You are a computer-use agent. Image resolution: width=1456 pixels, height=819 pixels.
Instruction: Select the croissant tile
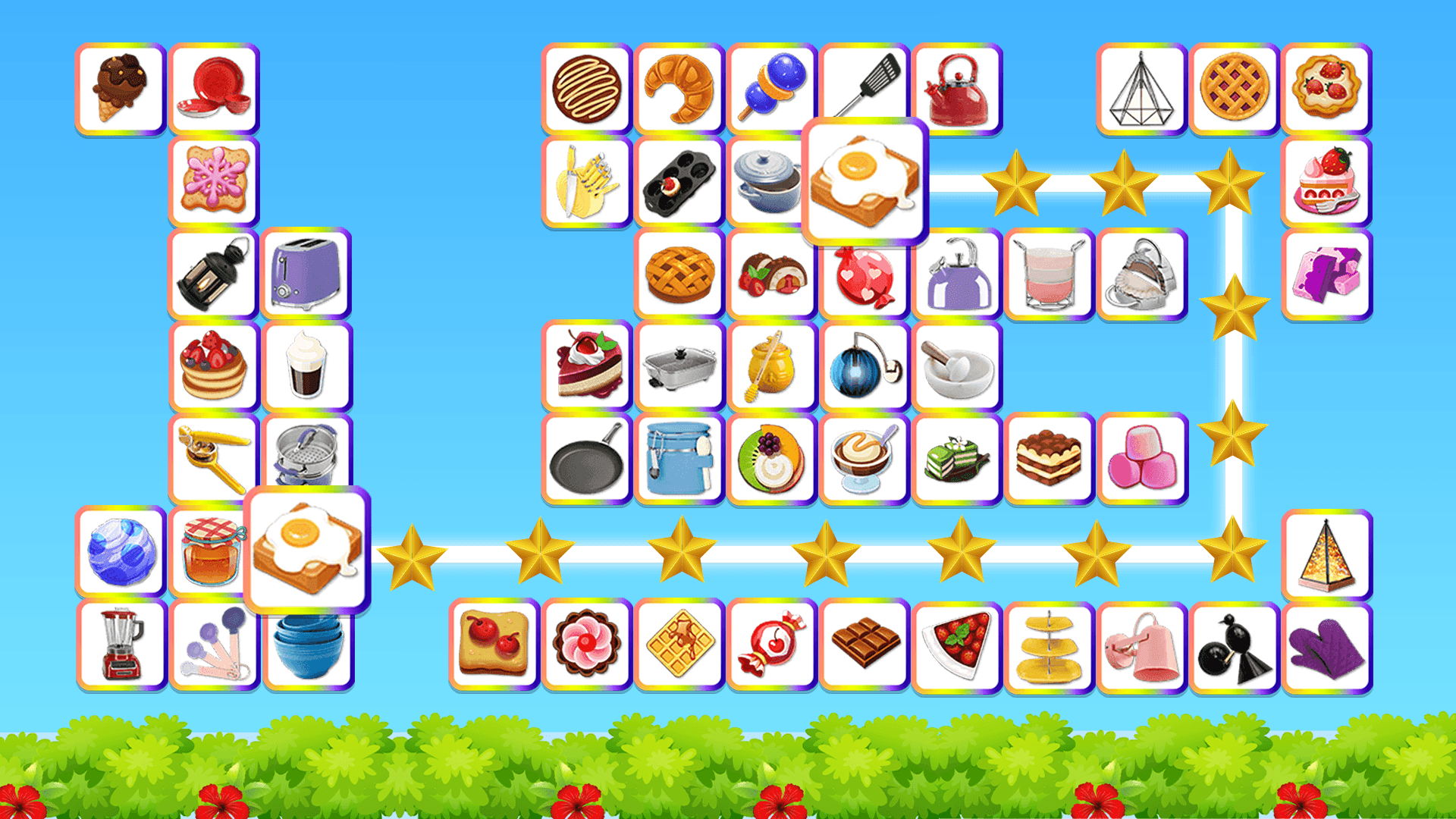point(679,87)
